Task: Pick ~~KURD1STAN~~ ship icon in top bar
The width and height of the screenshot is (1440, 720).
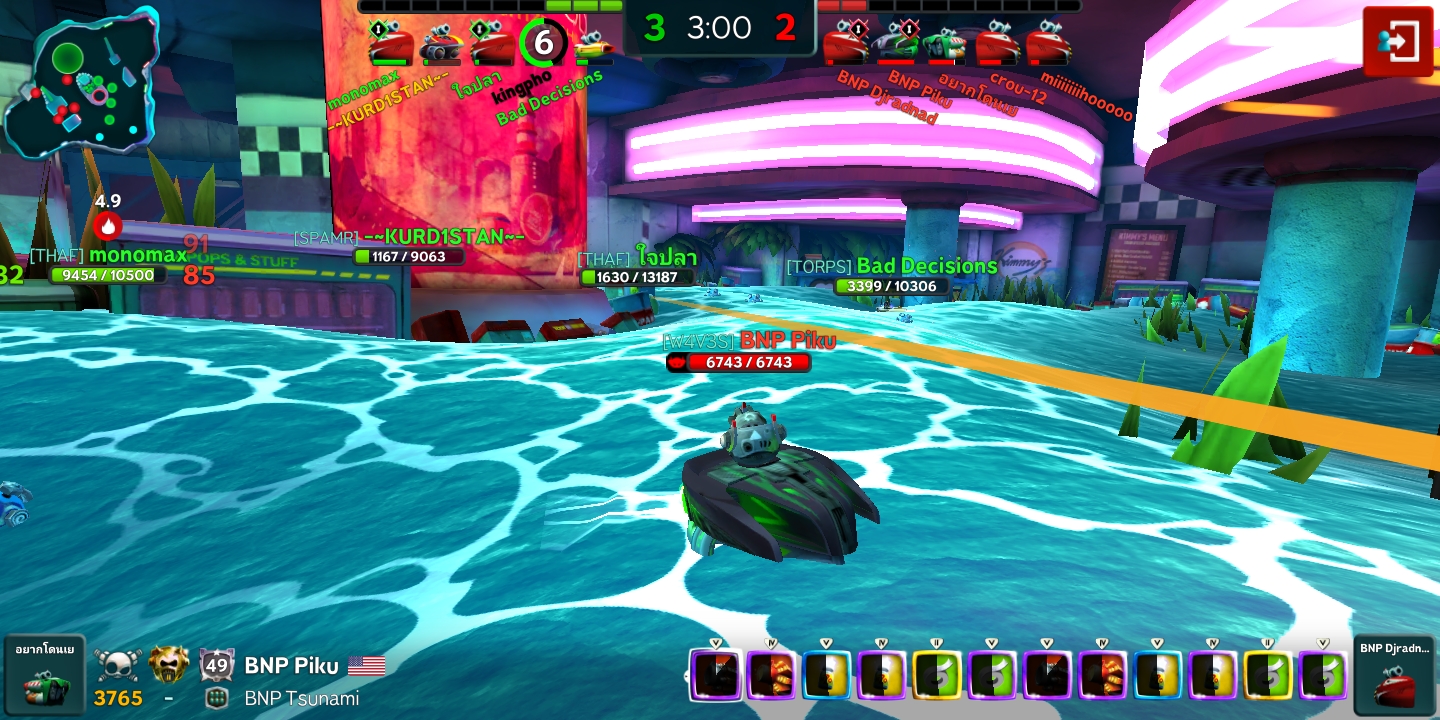Action: (440, 45)
